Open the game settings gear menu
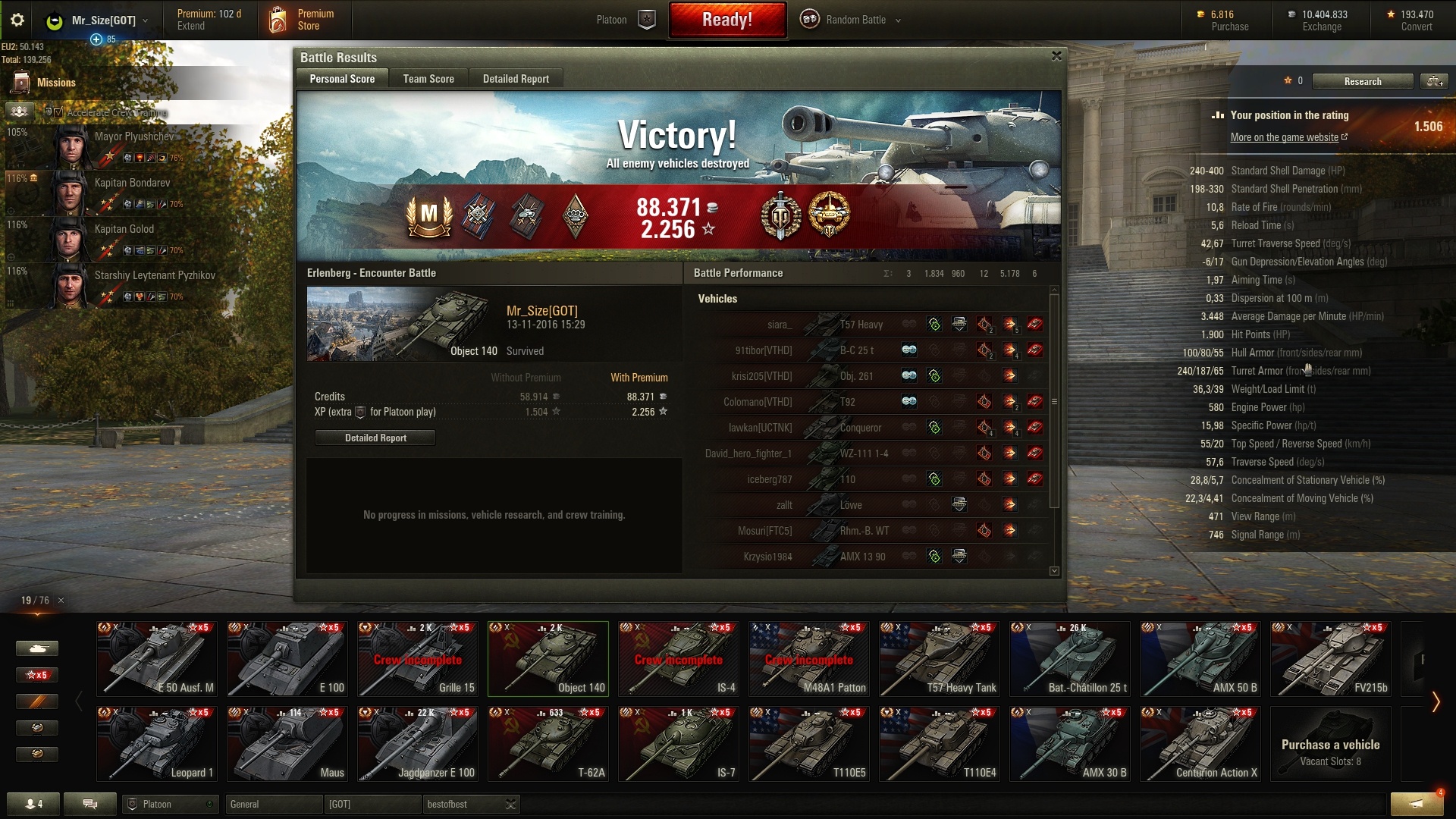This screenshot has width=1456, height=819. [x=17, y=20]
